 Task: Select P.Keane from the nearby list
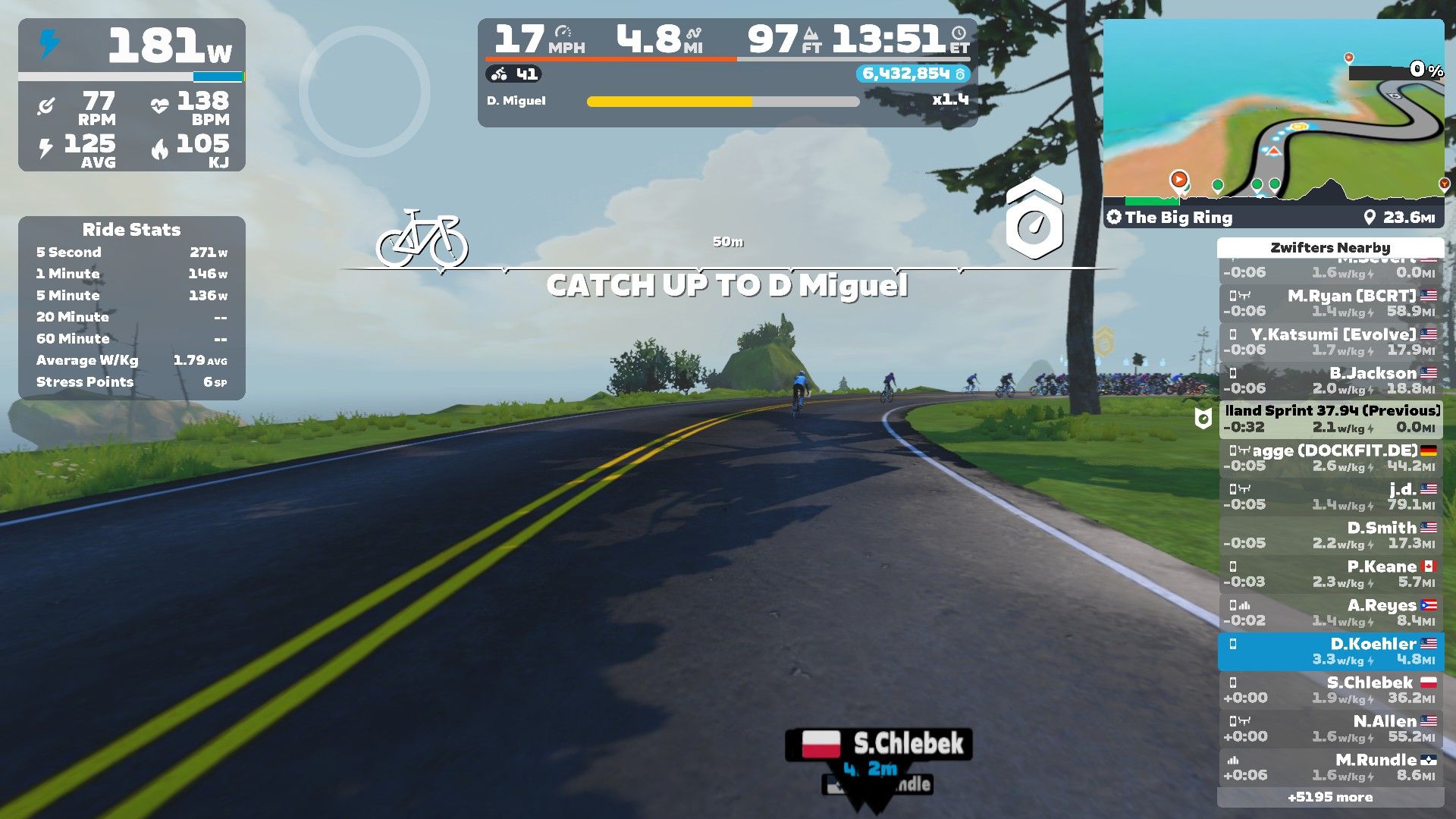pos(1331,574)
